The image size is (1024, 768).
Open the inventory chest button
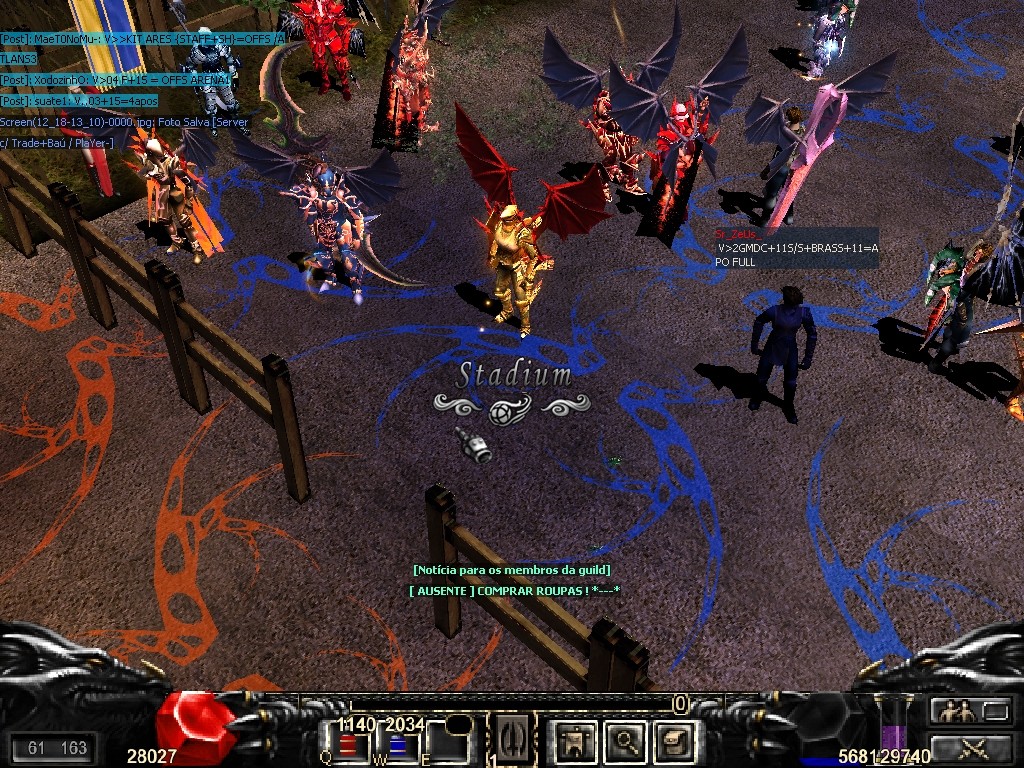672,741
